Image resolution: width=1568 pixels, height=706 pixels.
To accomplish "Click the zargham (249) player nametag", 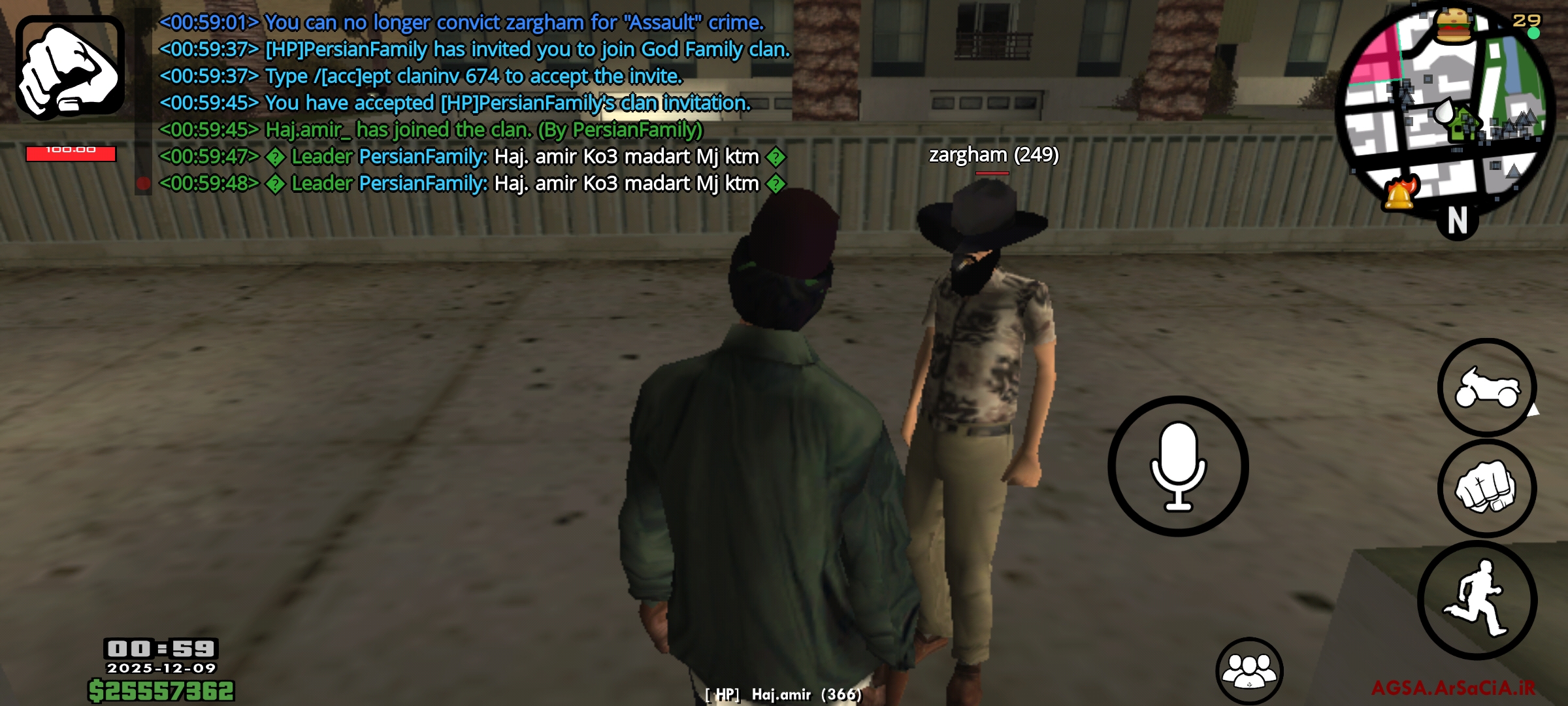I will [x=993, y=157].
